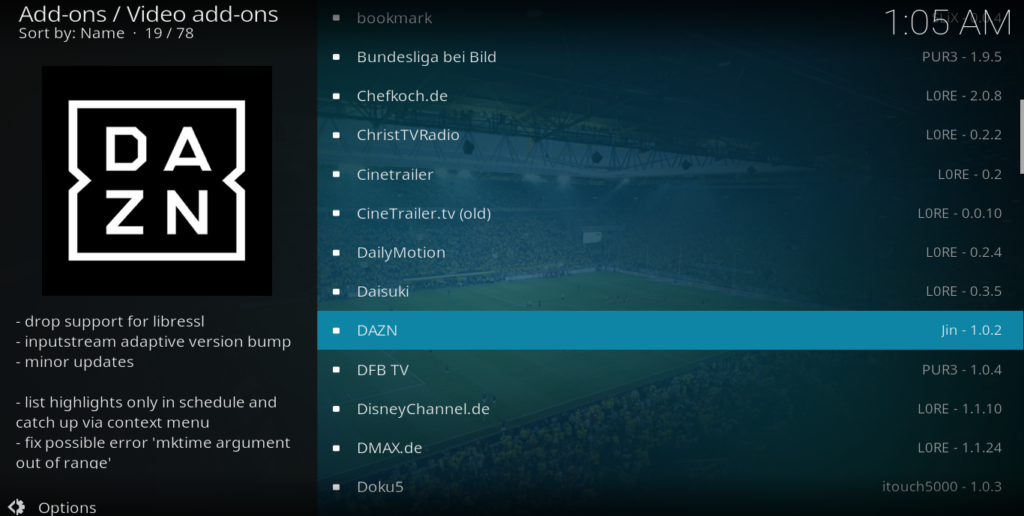
Task: Choose the DMAX.de add-on
Action: [x=389, y=448]
